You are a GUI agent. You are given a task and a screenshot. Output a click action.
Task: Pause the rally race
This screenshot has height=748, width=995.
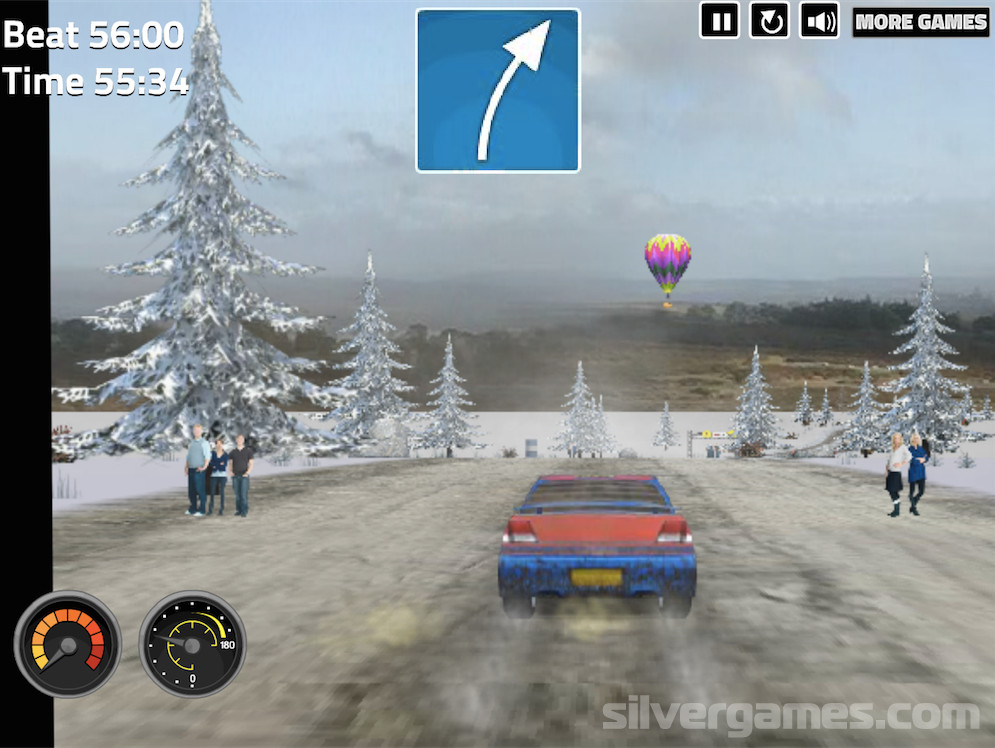[x=719, y=21]
